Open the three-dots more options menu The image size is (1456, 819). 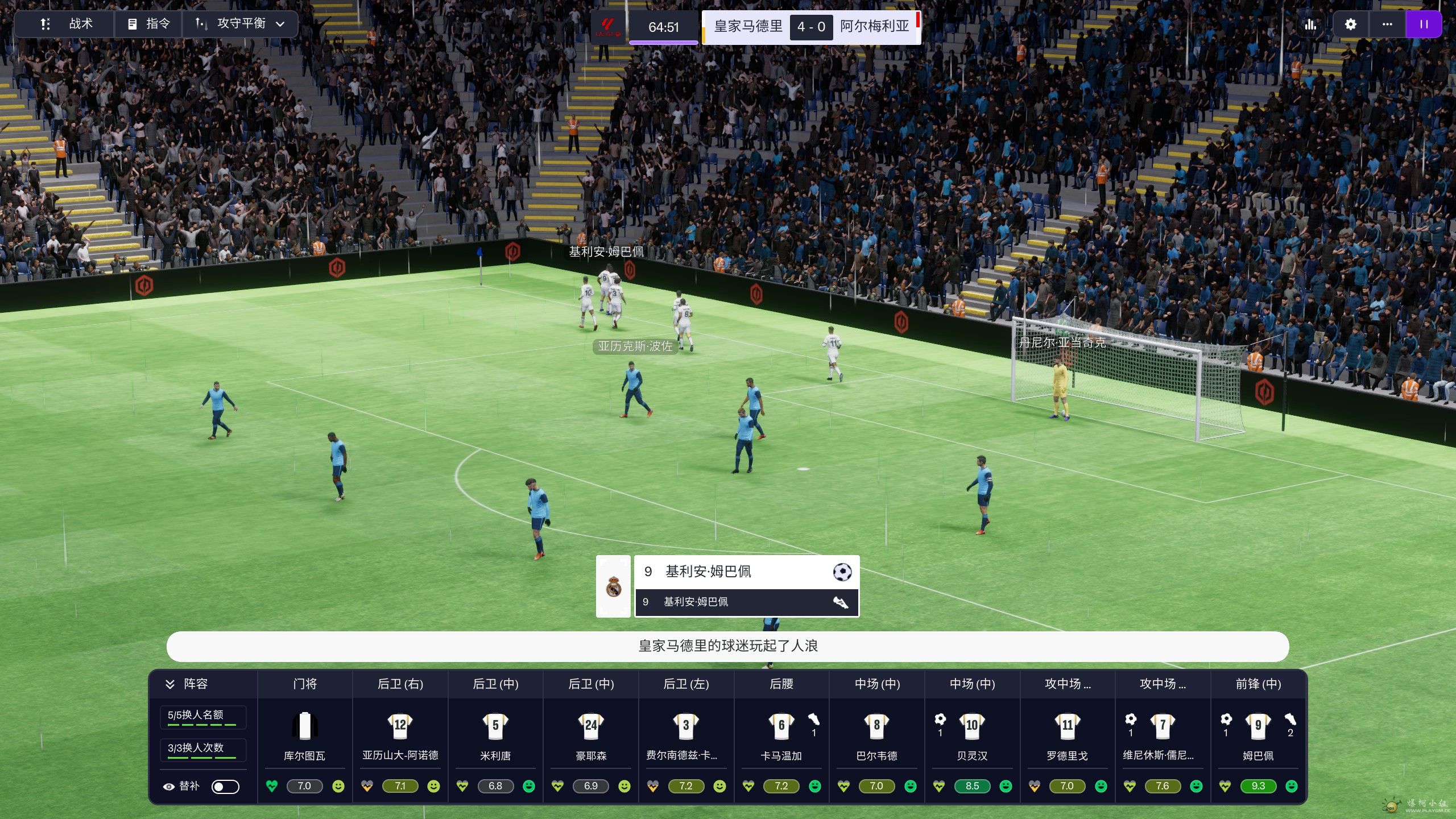1387,24
